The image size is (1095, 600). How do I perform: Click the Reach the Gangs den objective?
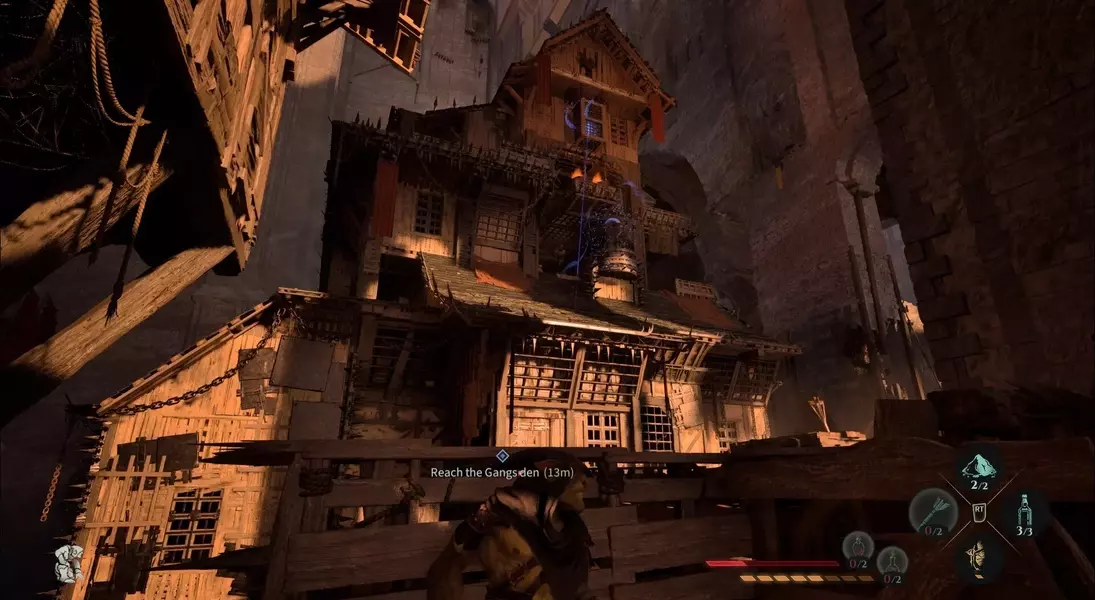coord(501,471)
